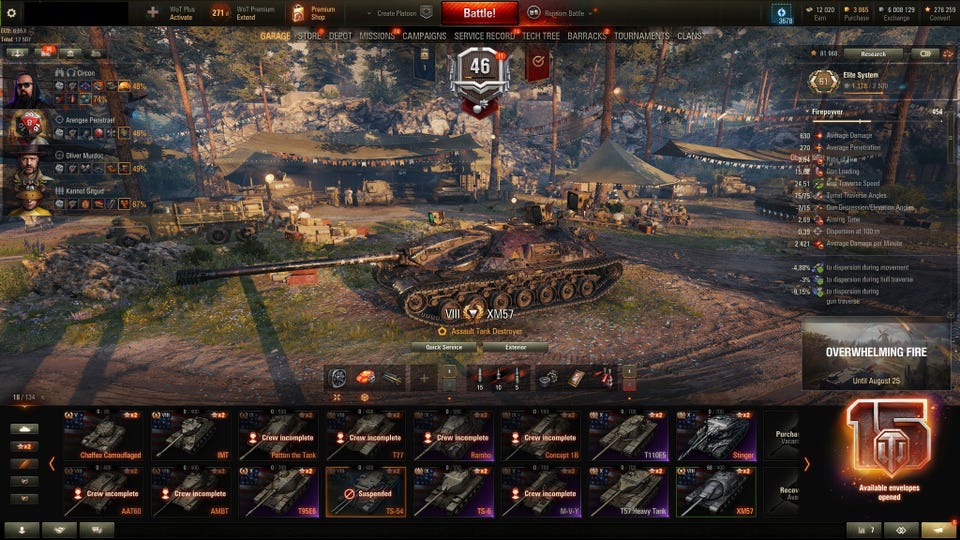The image size is (960, 540).
Task: Click the Research button
Action: click(x=865, y=54)
